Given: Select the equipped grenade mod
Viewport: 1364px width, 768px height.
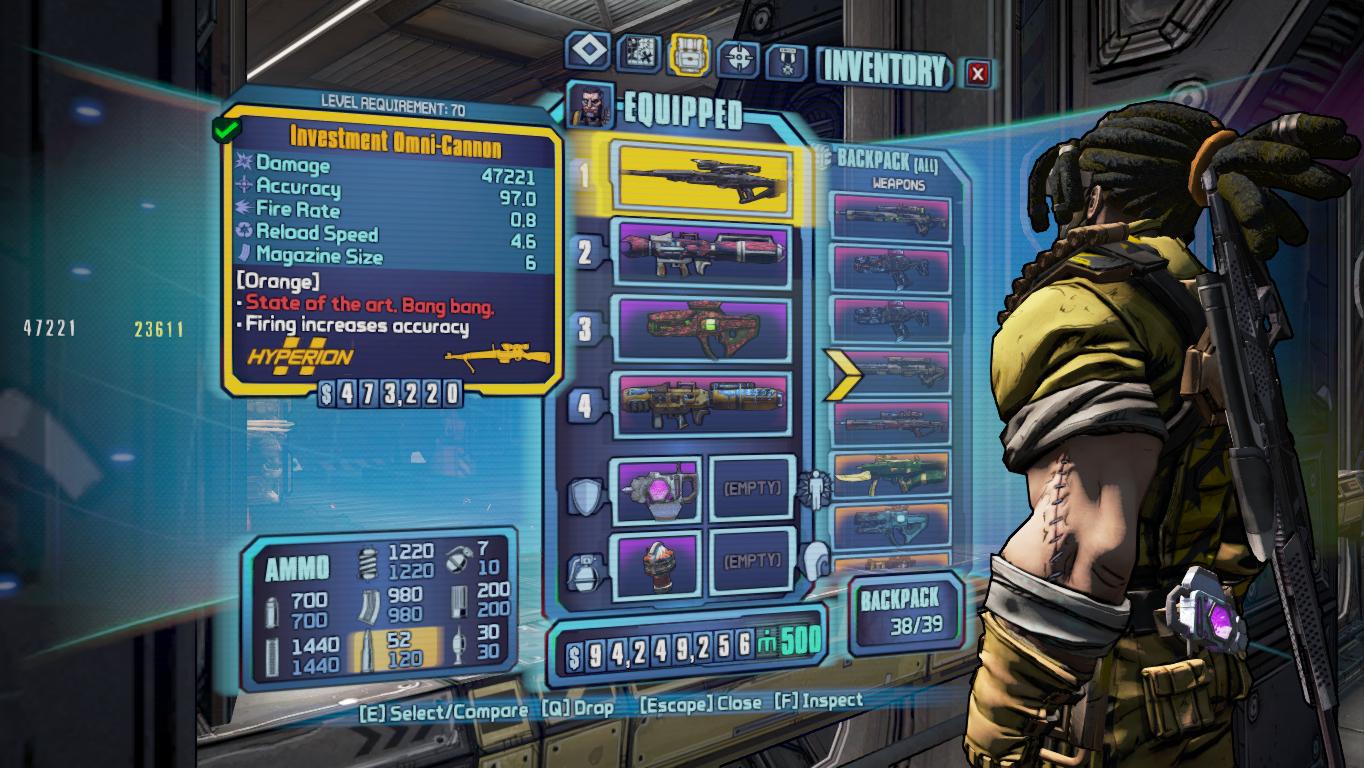Looking at the screenshot, I should [656, 561].
